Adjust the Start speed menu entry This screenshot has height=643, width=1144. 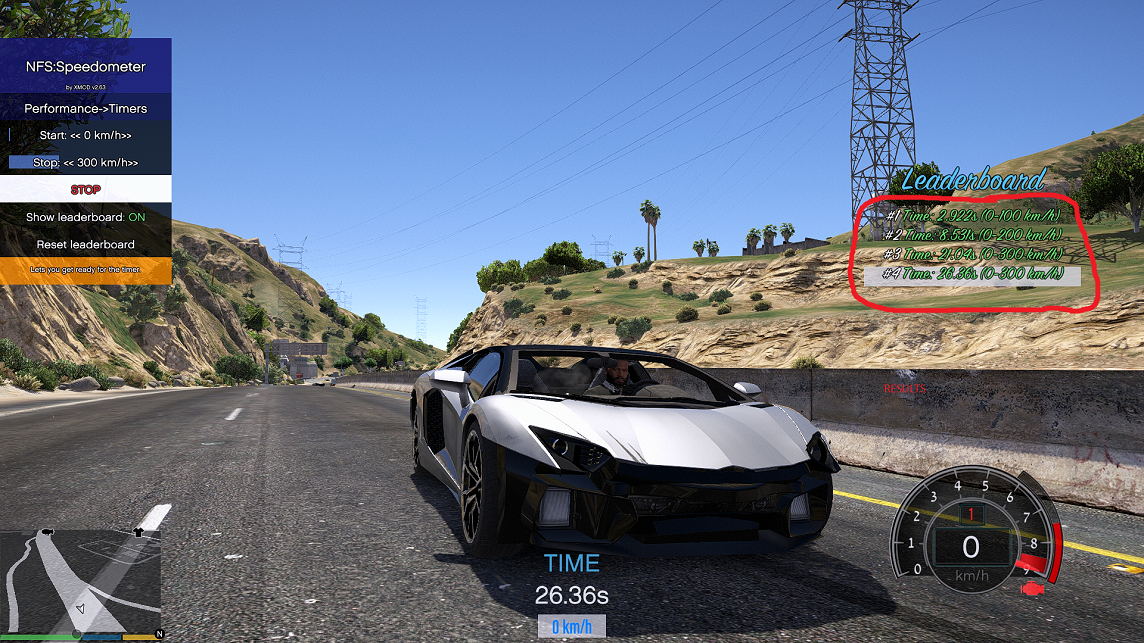pyautogui.click(x=86, y=135)
